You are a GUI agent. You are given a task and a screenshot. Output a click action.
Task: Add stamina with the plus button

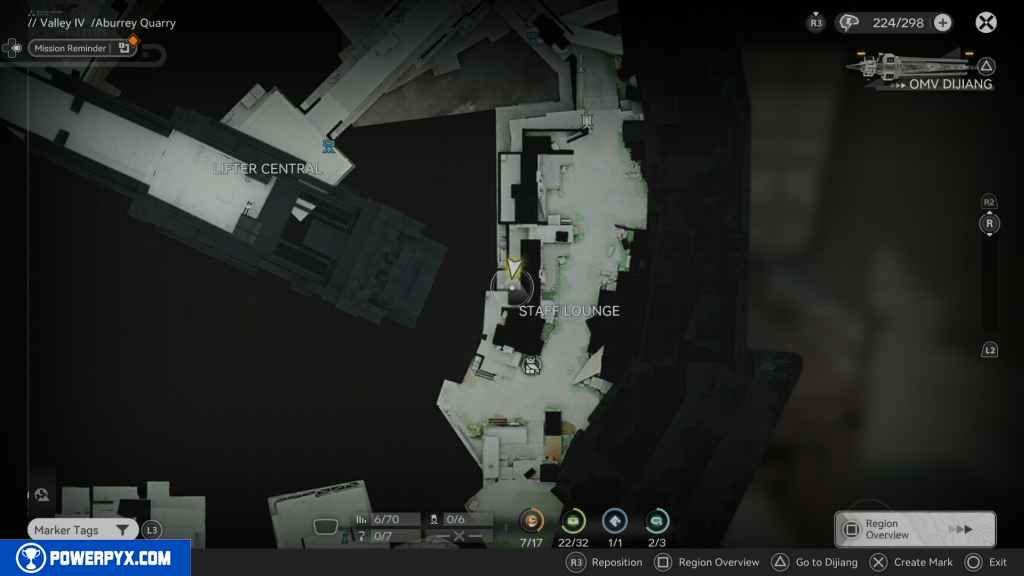942,22
